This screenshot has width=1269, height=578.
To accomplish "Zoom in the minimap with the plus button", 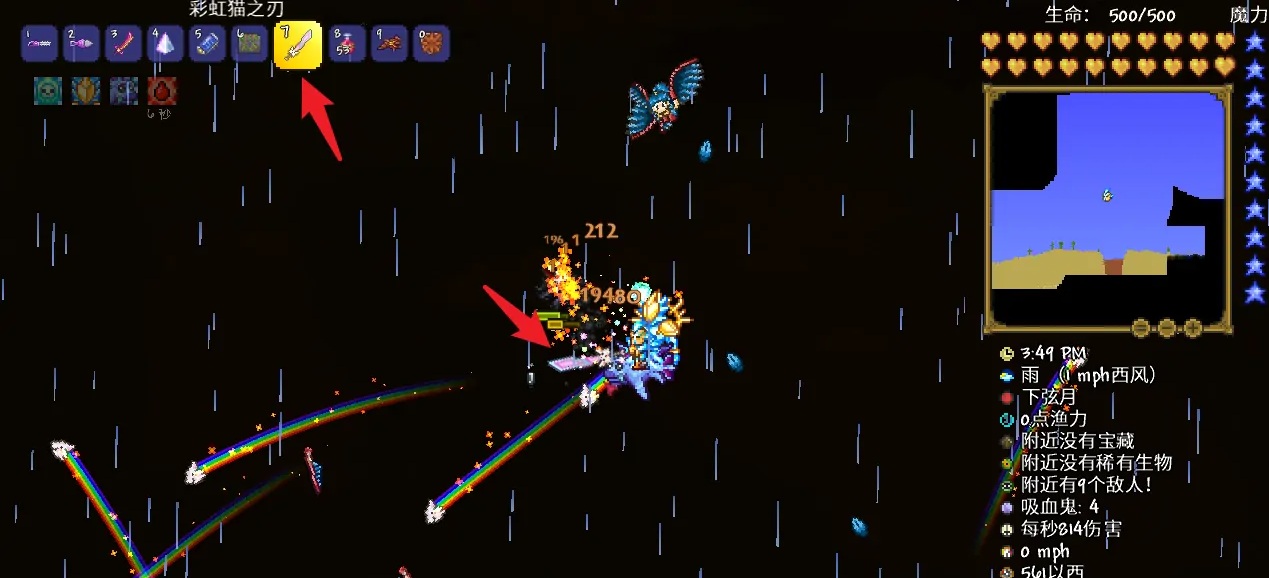I will pos(1192,327).
